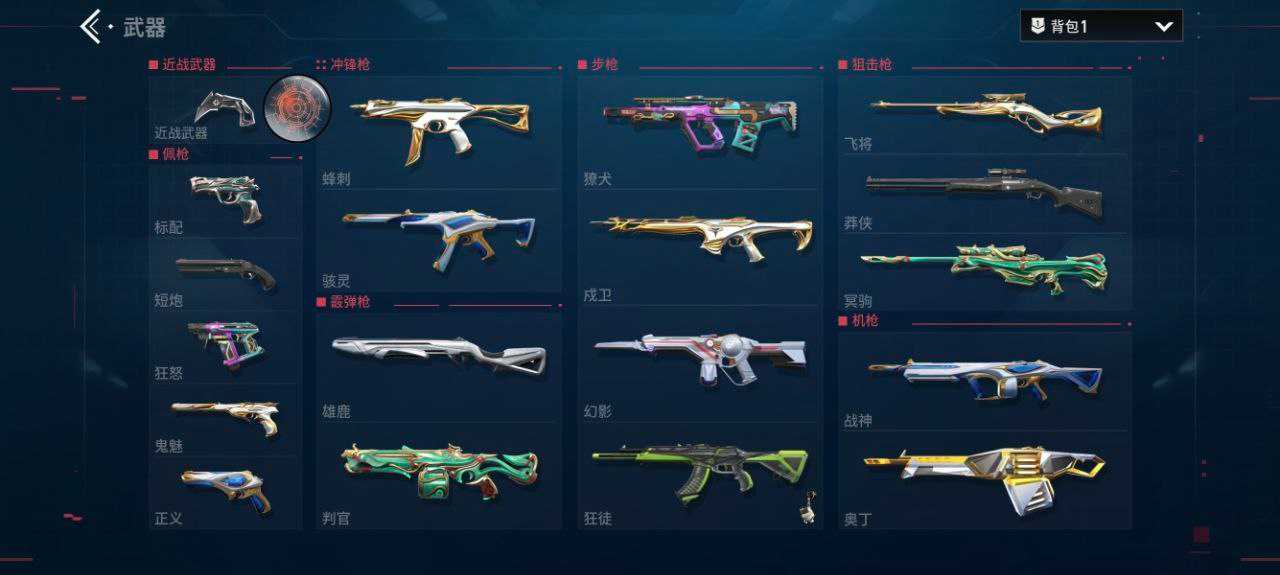Open the 幻影 rifle slot
The width and height of the screenshot is (1280, 575).
pos(699,362)
